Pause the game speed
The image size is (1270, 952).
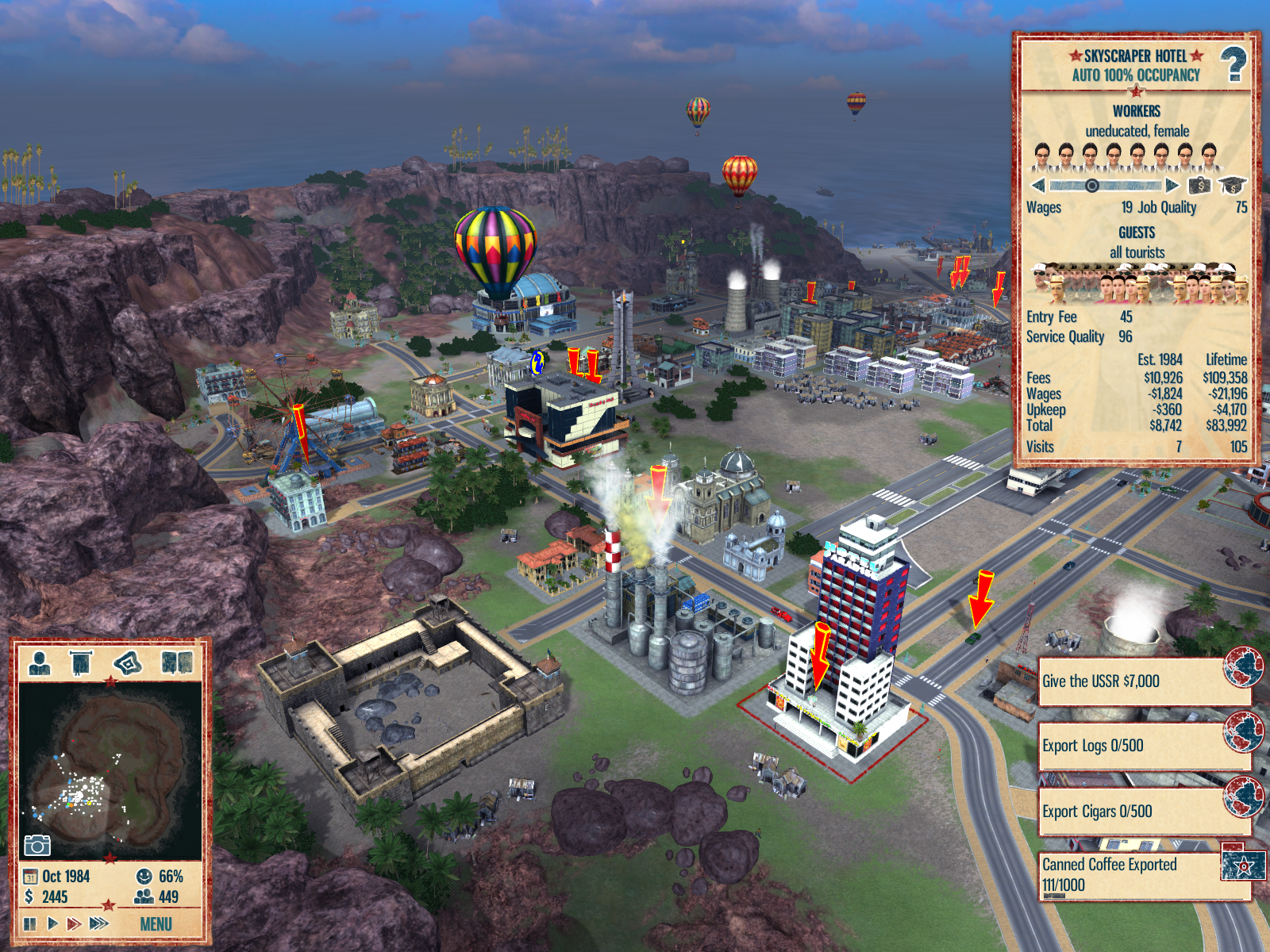click(x=30, y=924)
